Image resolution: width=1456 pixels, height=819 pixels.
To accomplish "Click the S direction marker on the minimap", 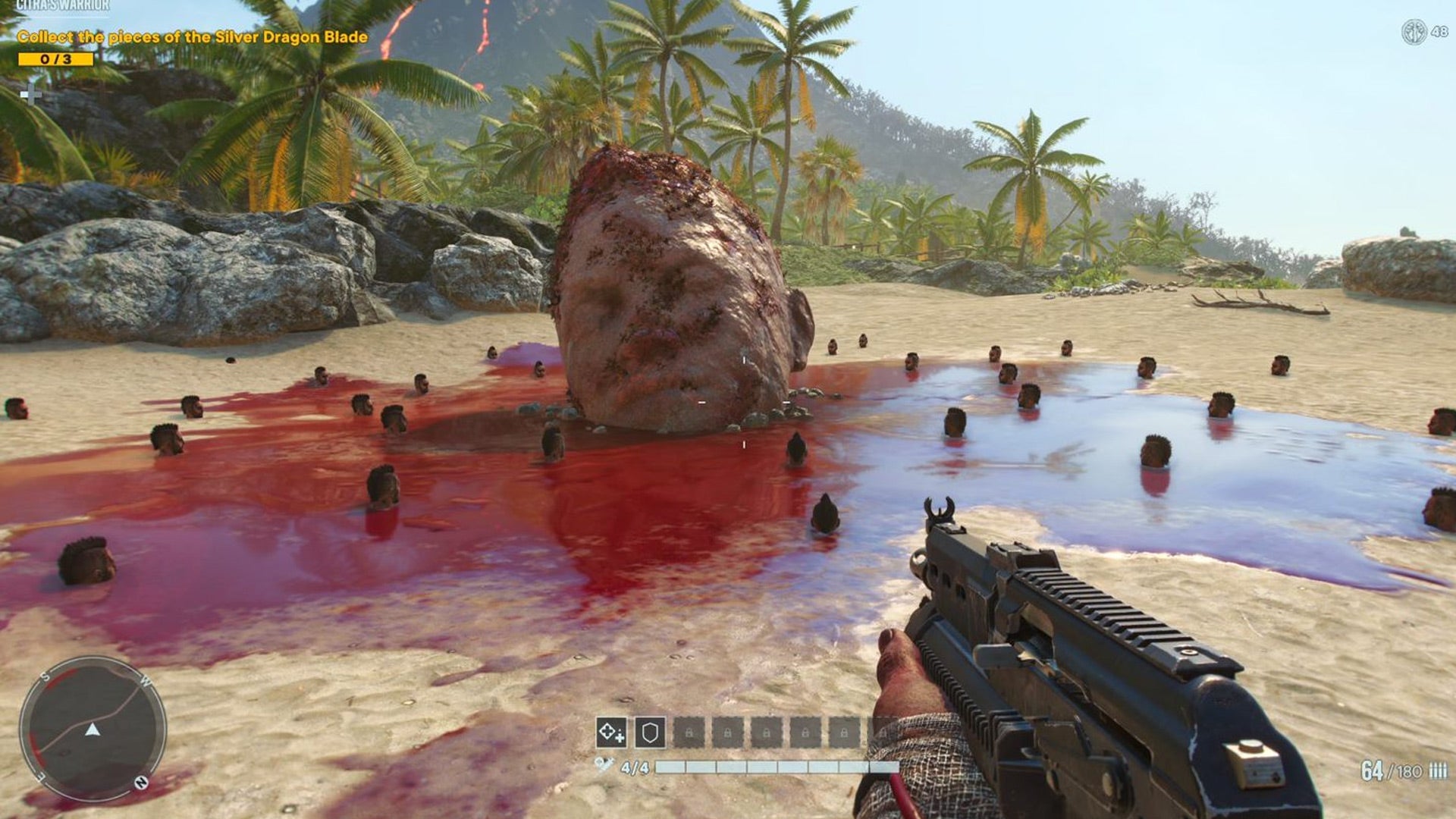I will [44, 677].
